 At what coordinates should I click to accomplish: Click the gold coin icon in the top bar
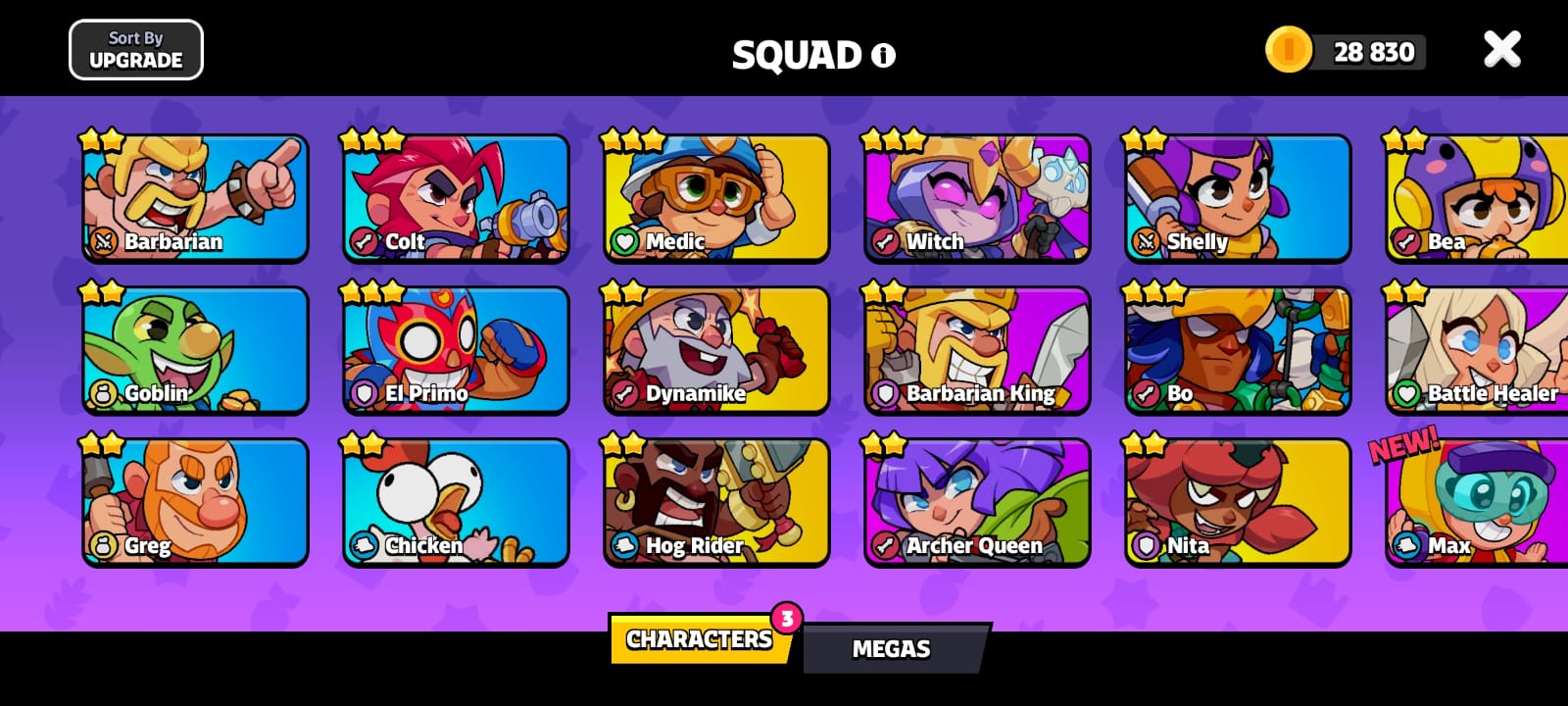tap(1289, 50)
